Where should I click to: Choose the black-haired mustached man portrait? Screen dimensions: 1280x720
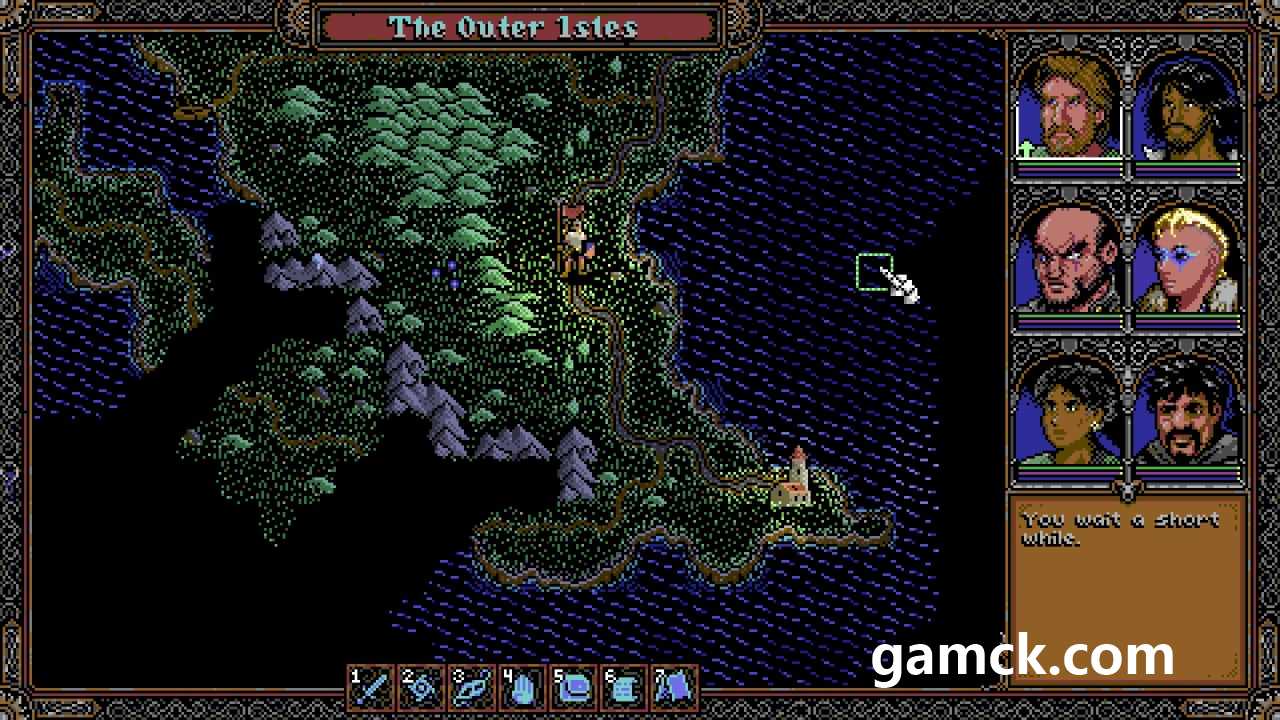[1188, 412]
